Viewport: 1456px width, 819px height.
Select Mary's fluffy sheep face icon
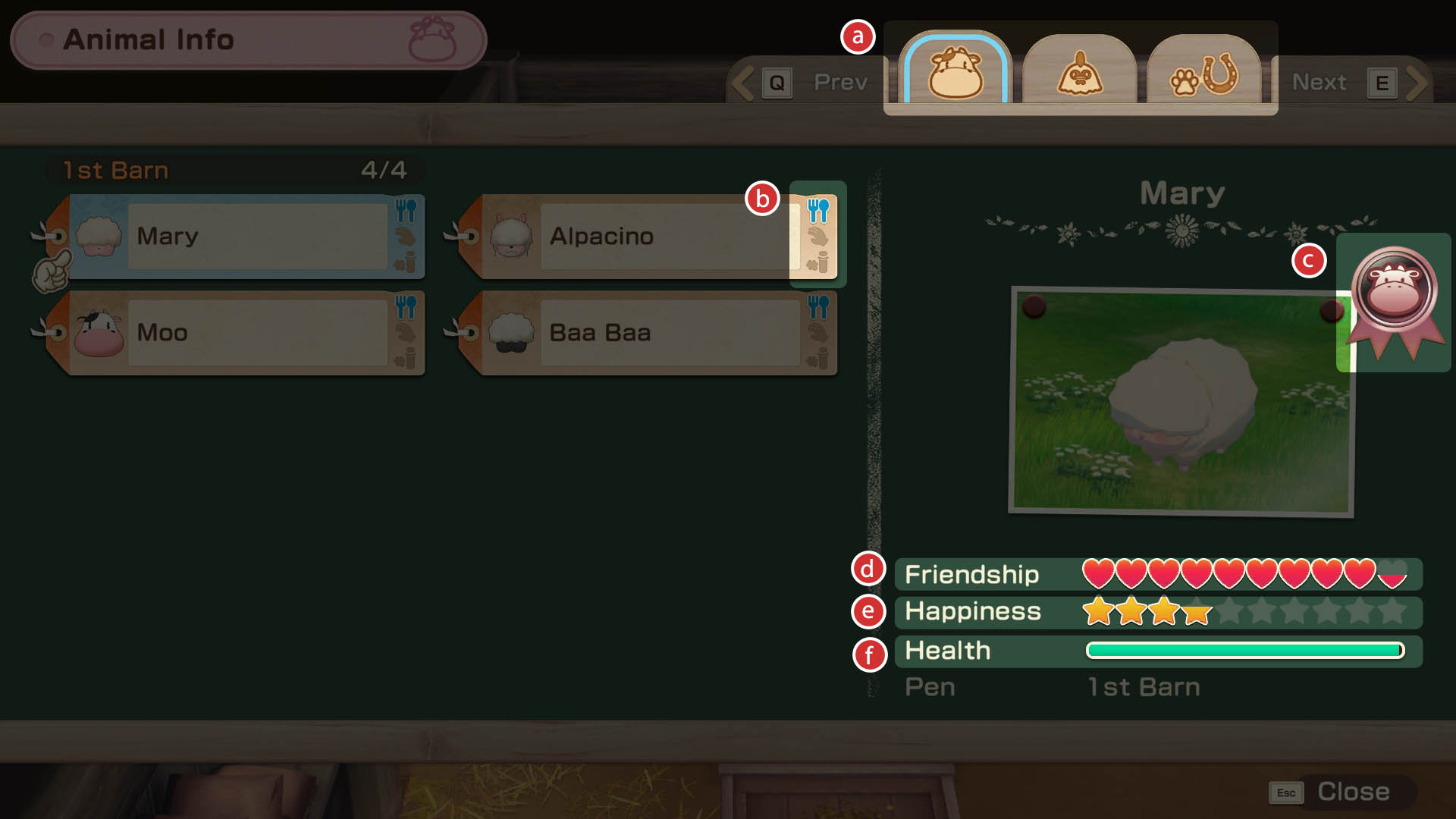tap(99, 235)
